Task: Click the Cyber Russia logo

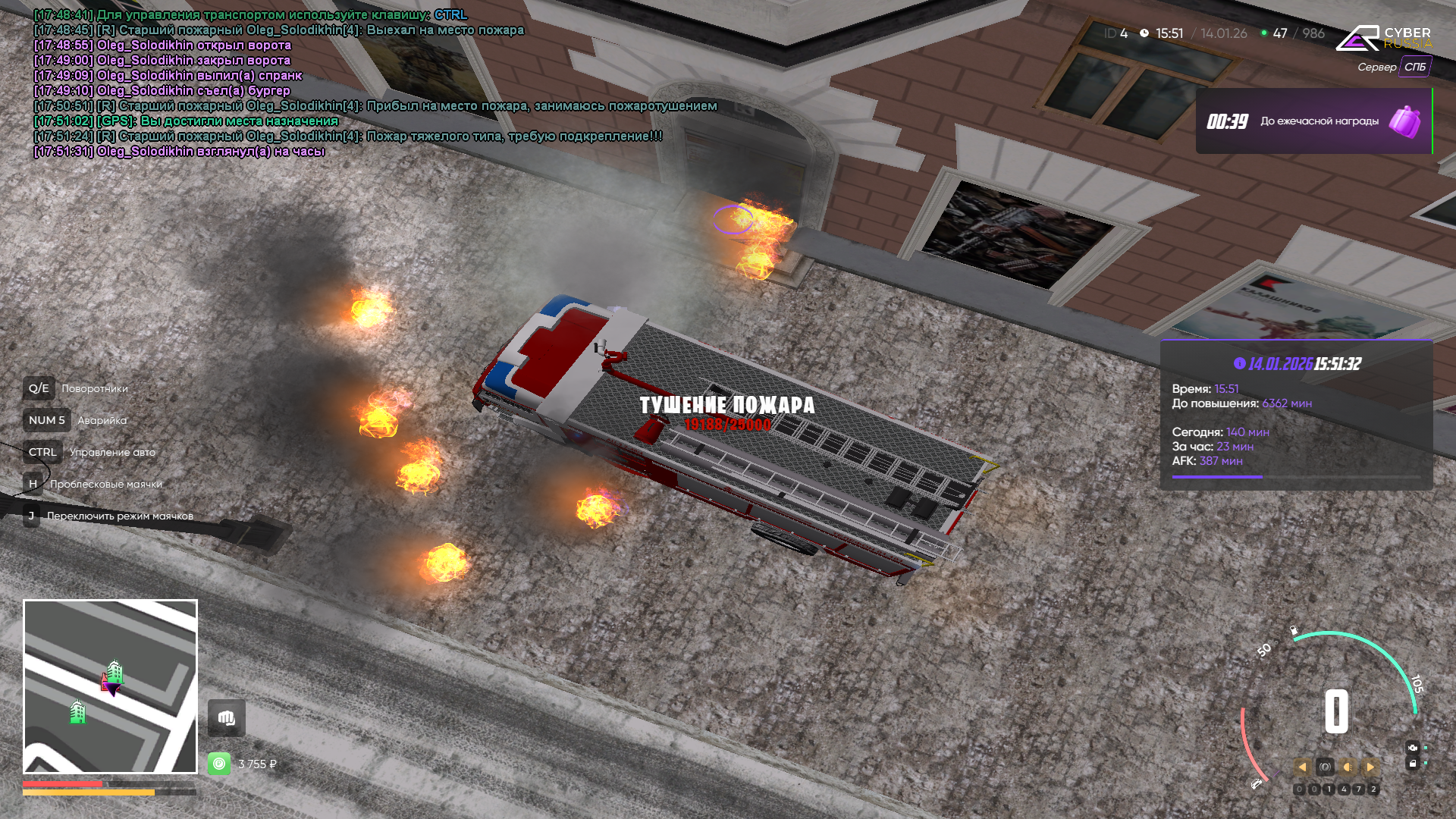Action: (x=1383, y=38)
